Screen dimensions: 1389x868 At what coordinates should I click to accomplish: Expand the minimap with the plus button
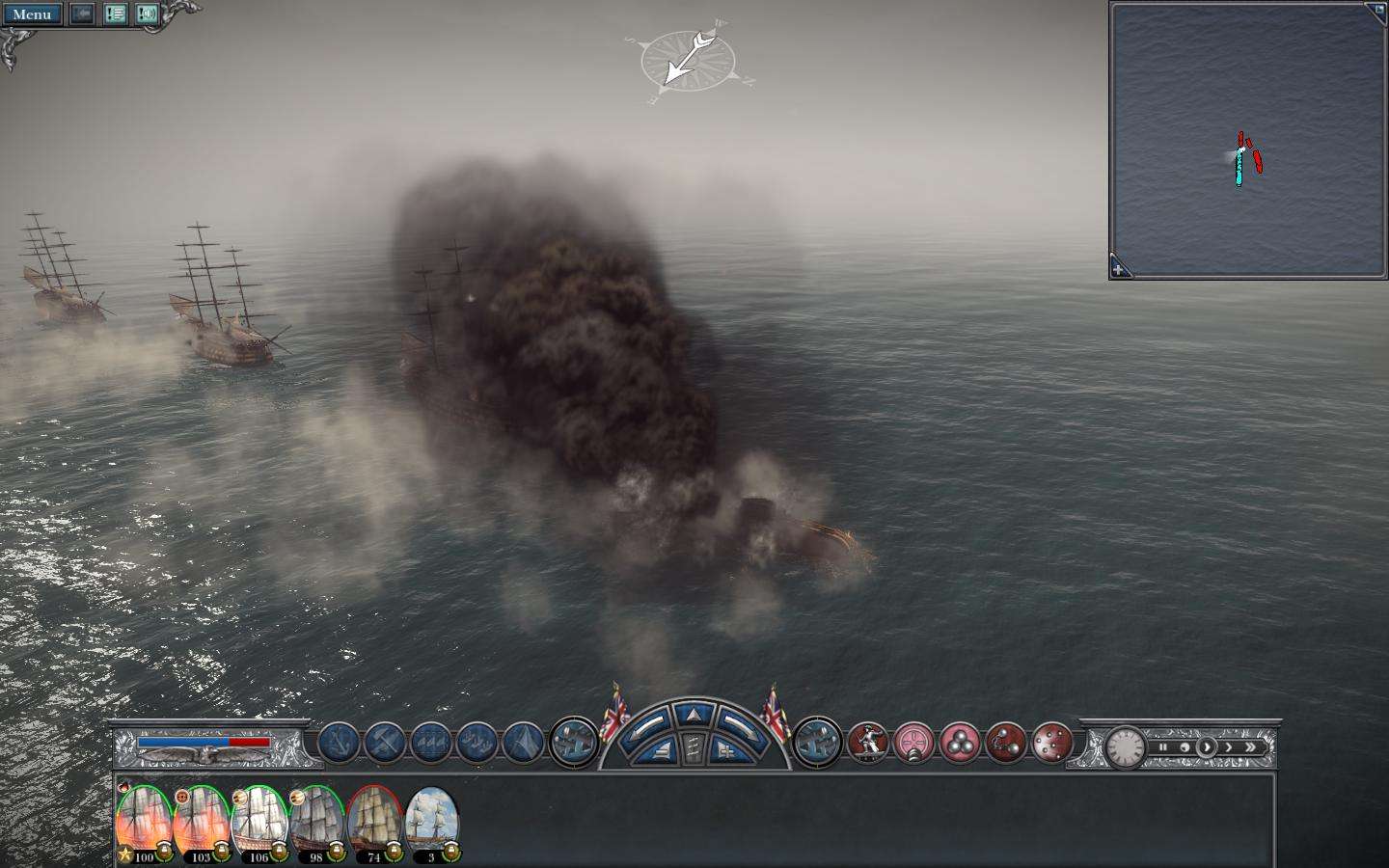tap(1119, 270)
